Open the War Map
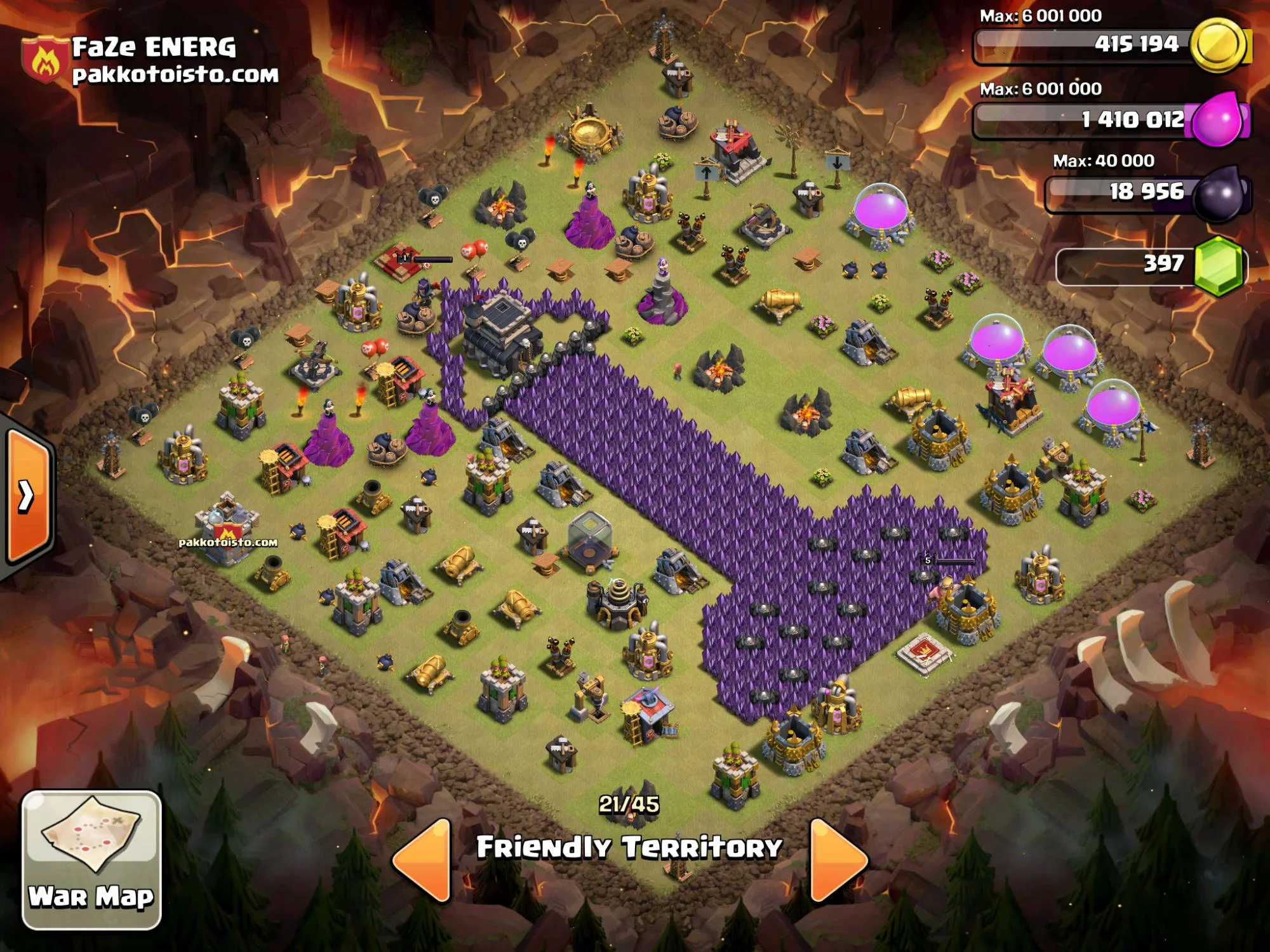1270x952 pixels. pyautogui.click(x=91, y=859)
